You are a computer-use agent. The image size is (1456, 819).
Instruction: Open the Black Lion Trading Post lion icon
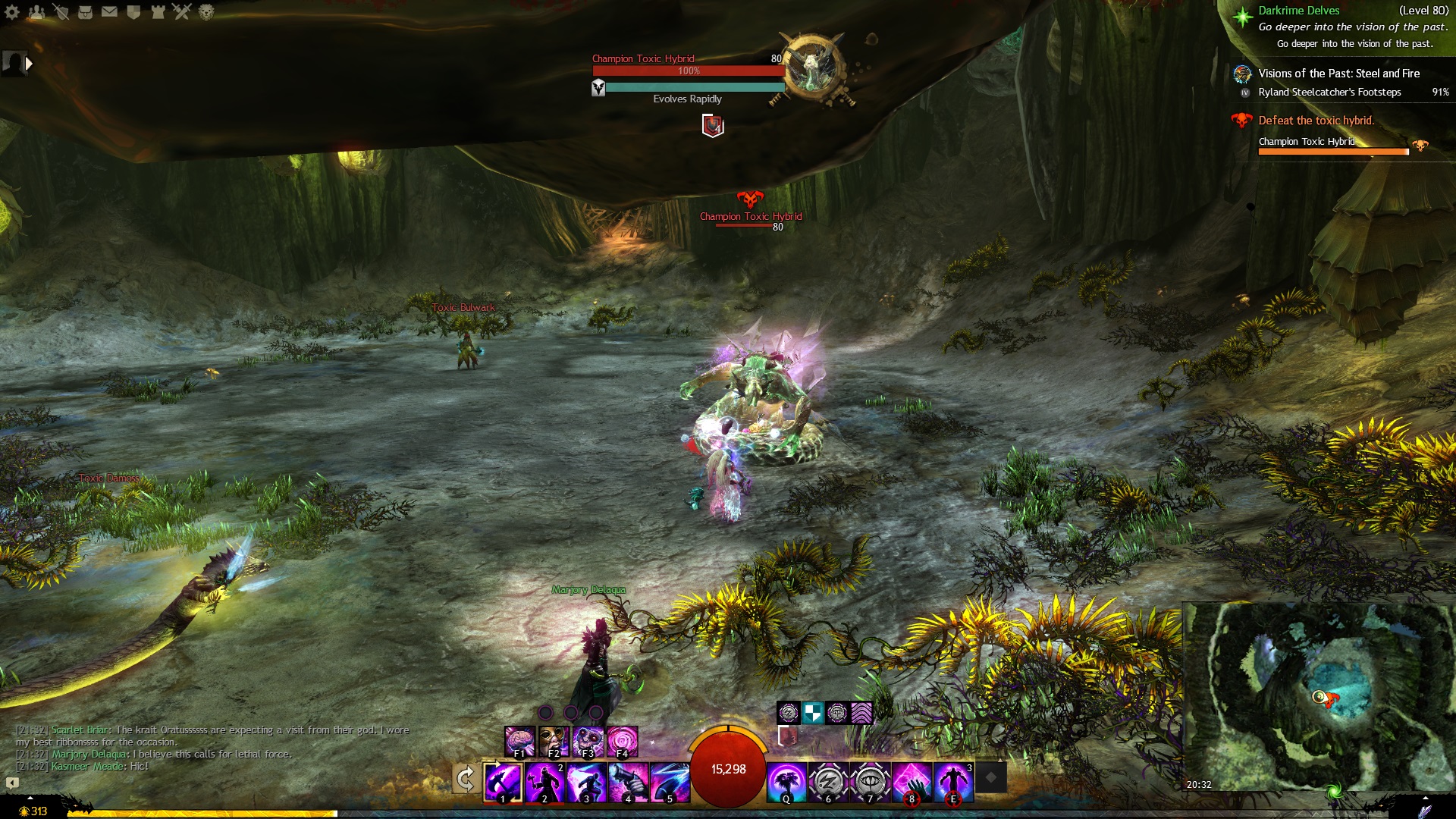point(206,11)
